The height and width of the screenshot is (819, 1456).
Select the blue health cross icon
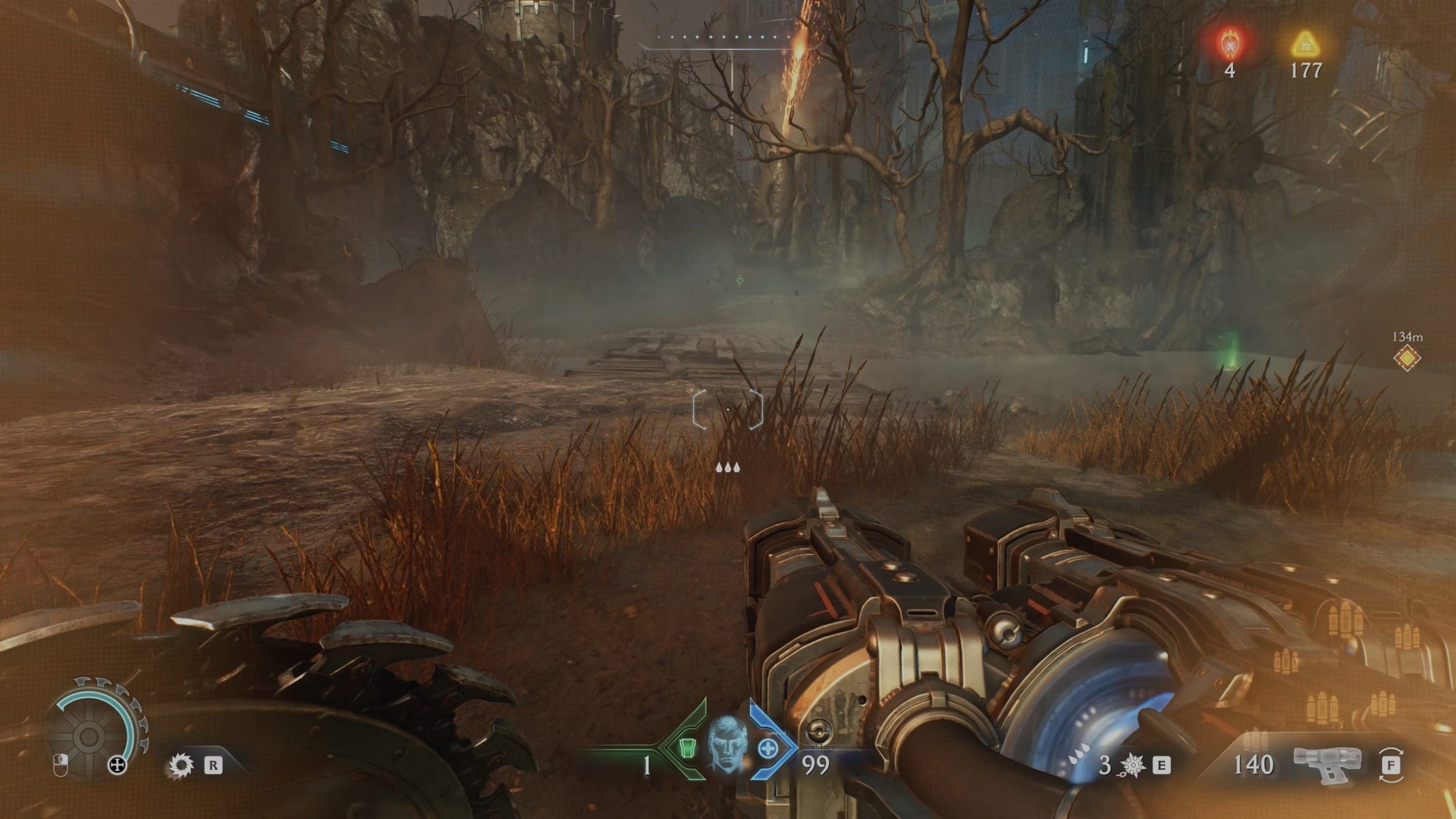click(x=767, y=749)
